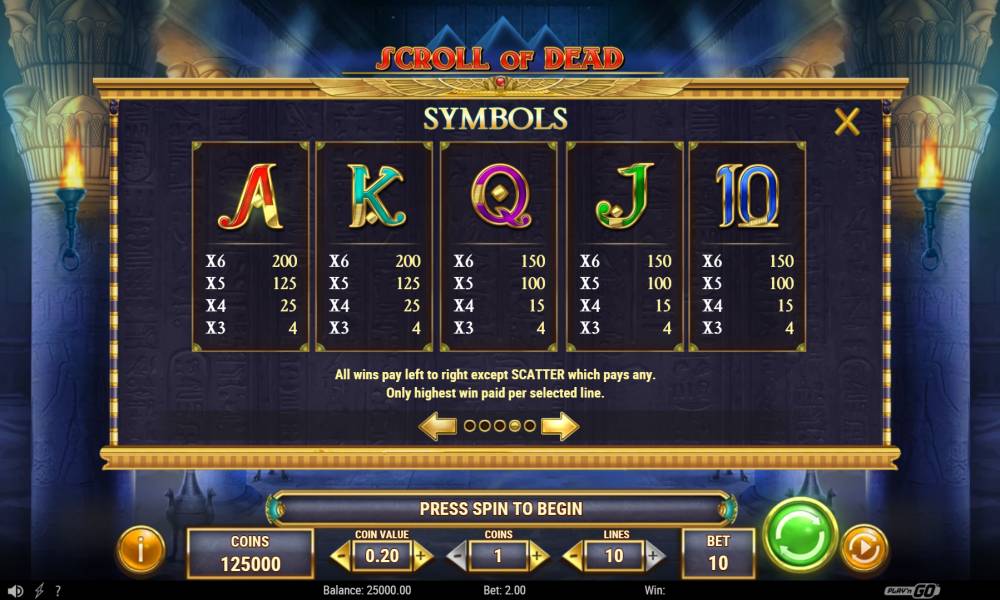Screen dimensions: 1000x600
Task: Increase the coin value
Action: coord(422,555)
